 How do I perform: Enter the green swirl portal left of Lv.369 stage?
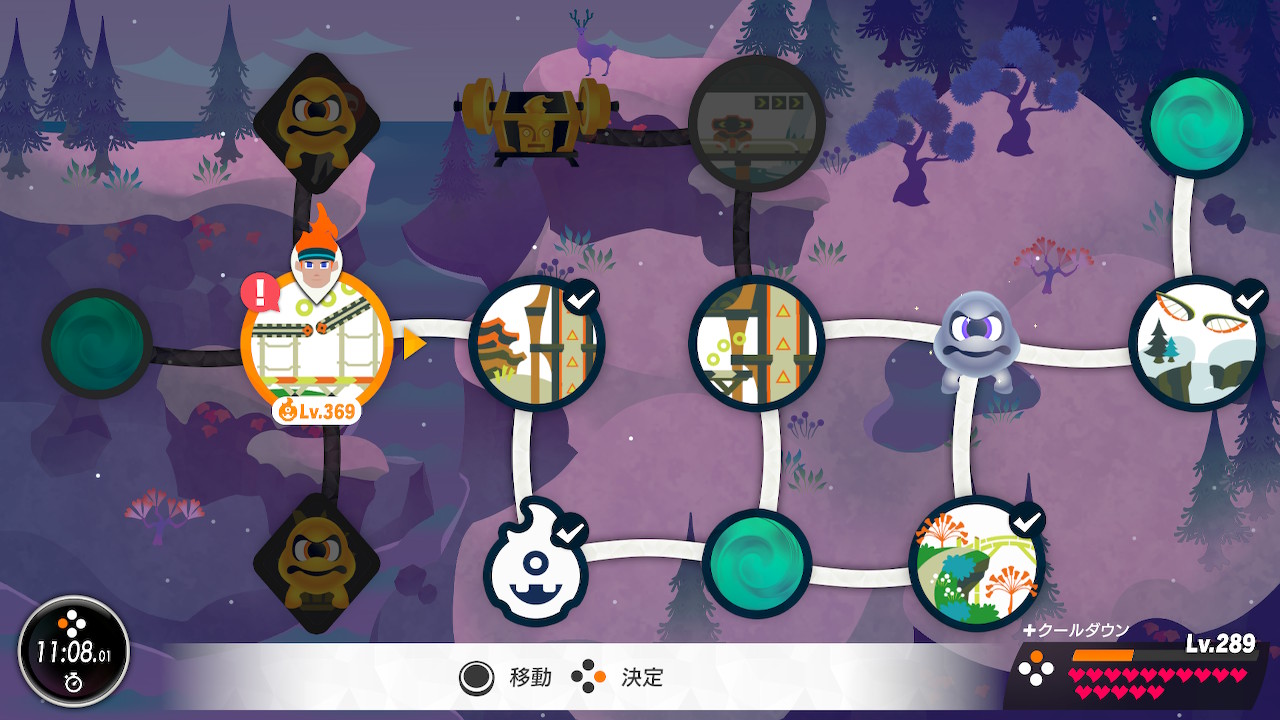pyautogui.click(x=97, y=343)
